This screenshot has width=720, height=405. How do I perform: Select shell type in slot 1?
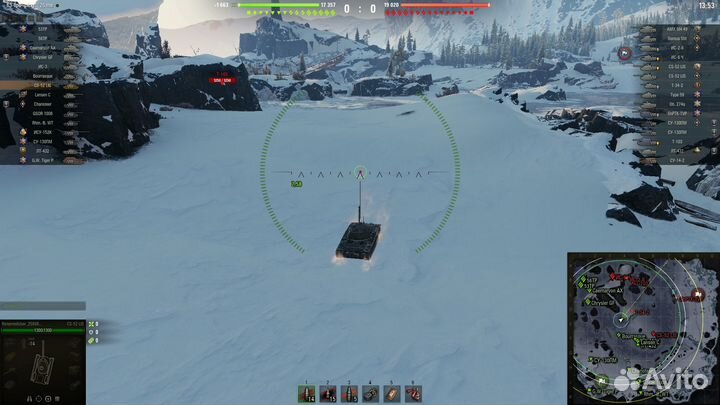pos(306,392)
